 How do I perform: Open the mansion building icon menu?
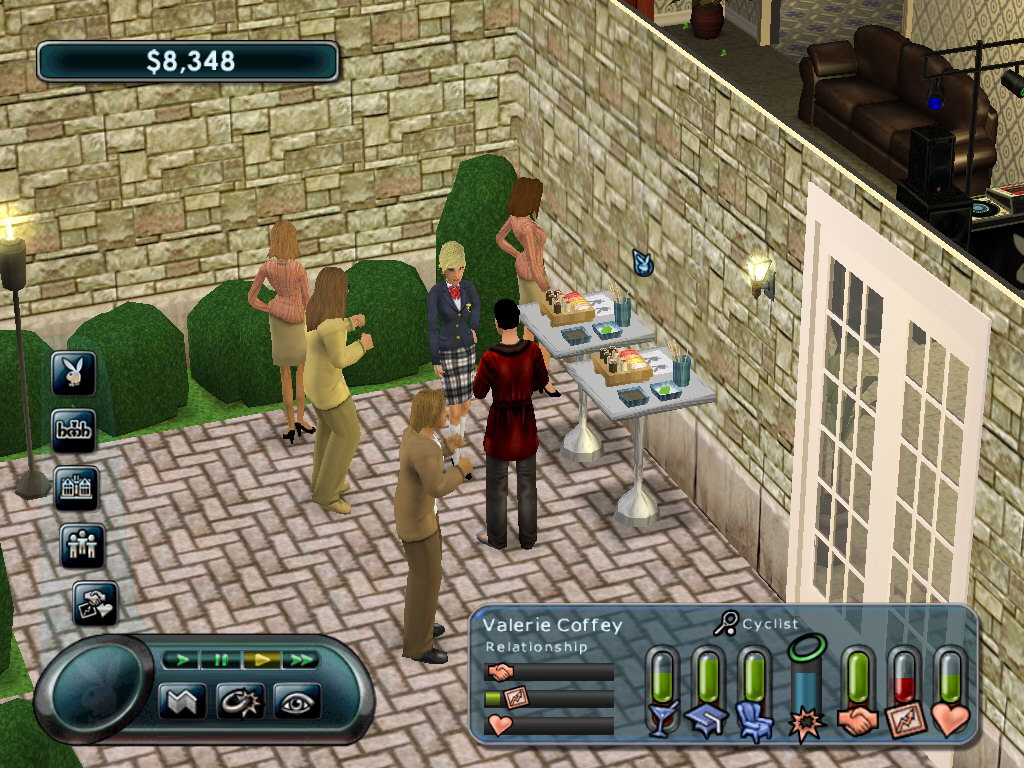[77, 488]
